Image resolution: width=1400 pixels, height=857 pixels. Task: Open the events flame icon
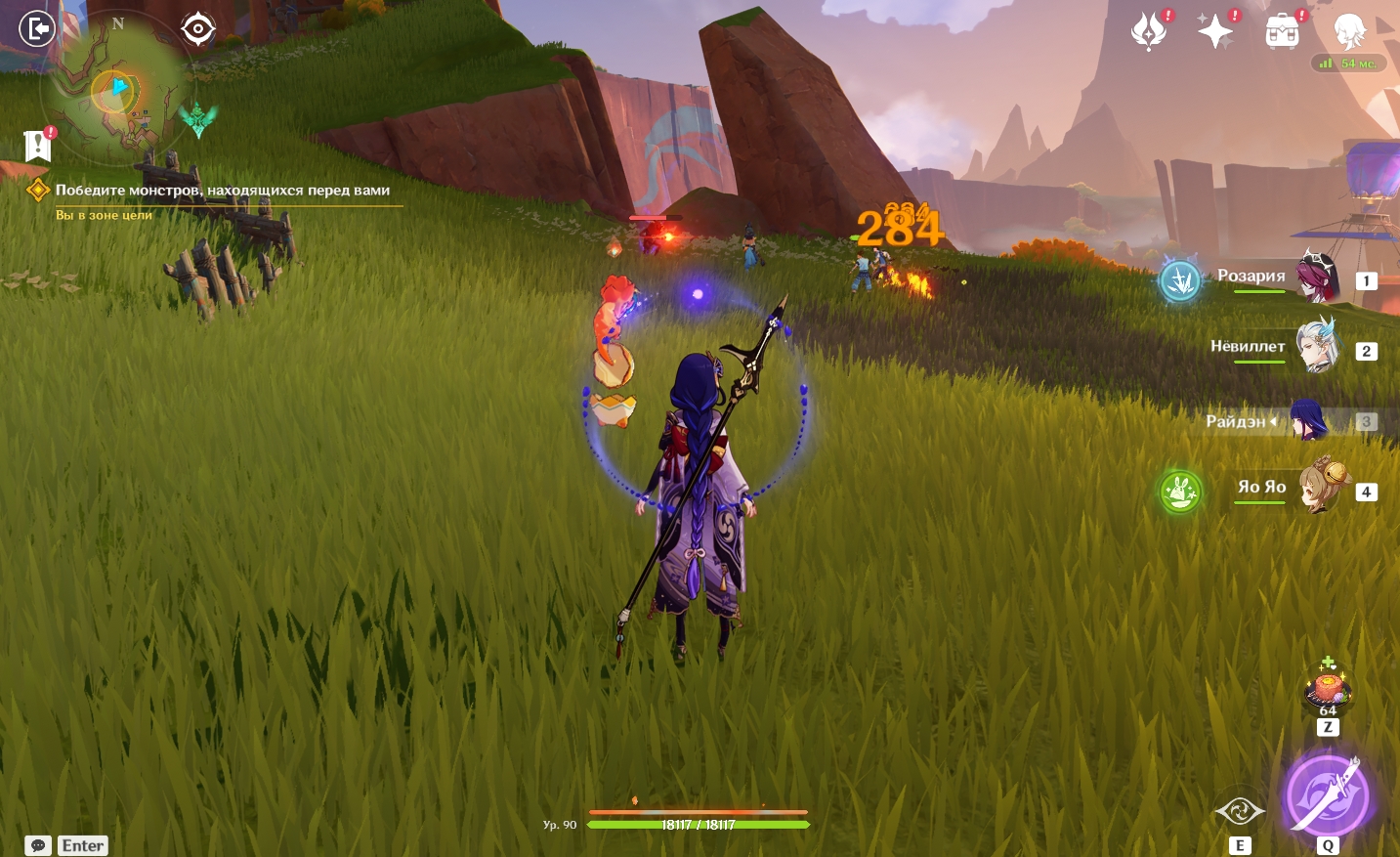pos(1149,31)
